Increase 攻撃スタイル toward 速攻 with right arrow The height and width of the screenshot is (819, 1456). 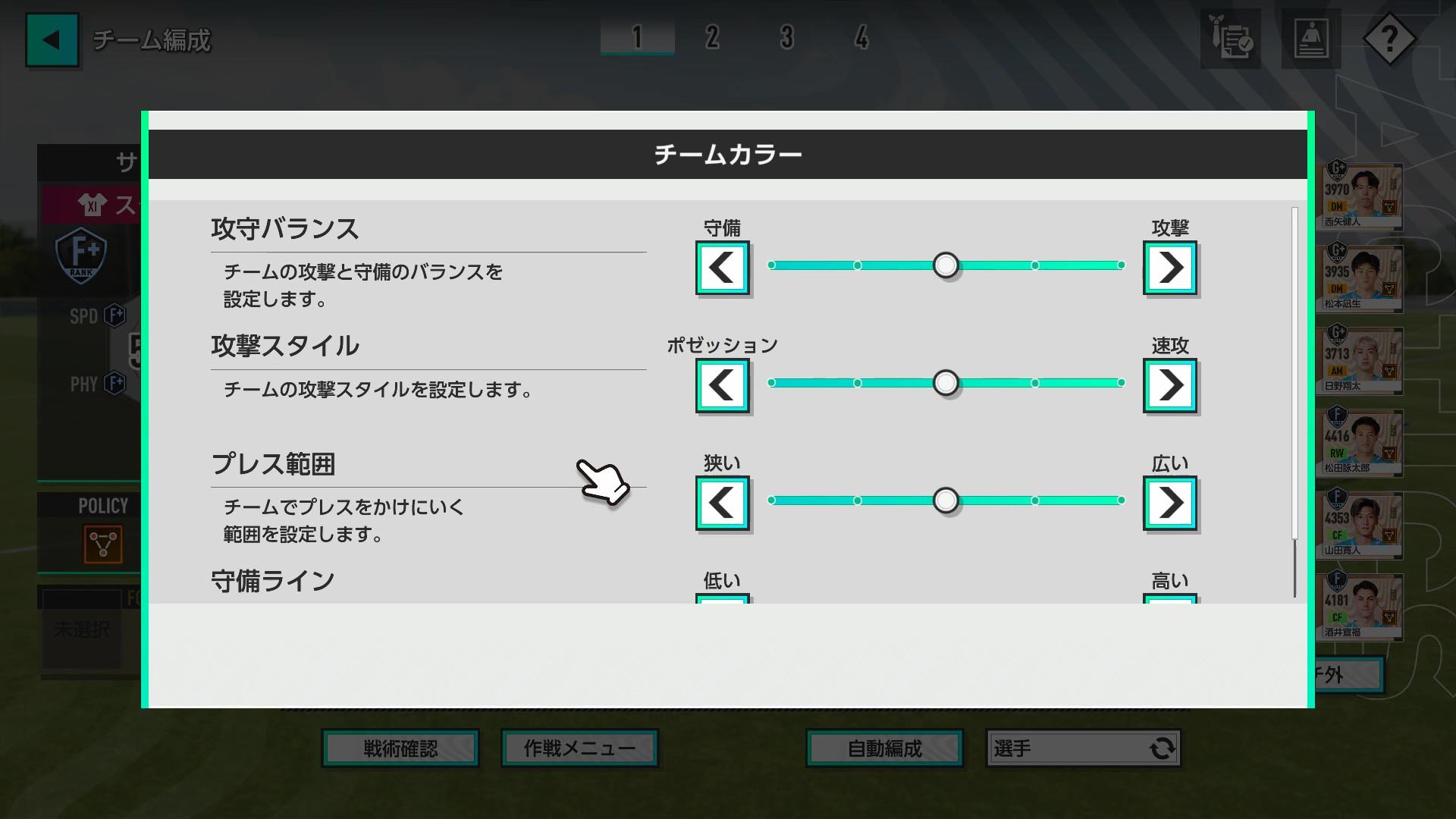pyautogui.click(x=1169, y=384)
